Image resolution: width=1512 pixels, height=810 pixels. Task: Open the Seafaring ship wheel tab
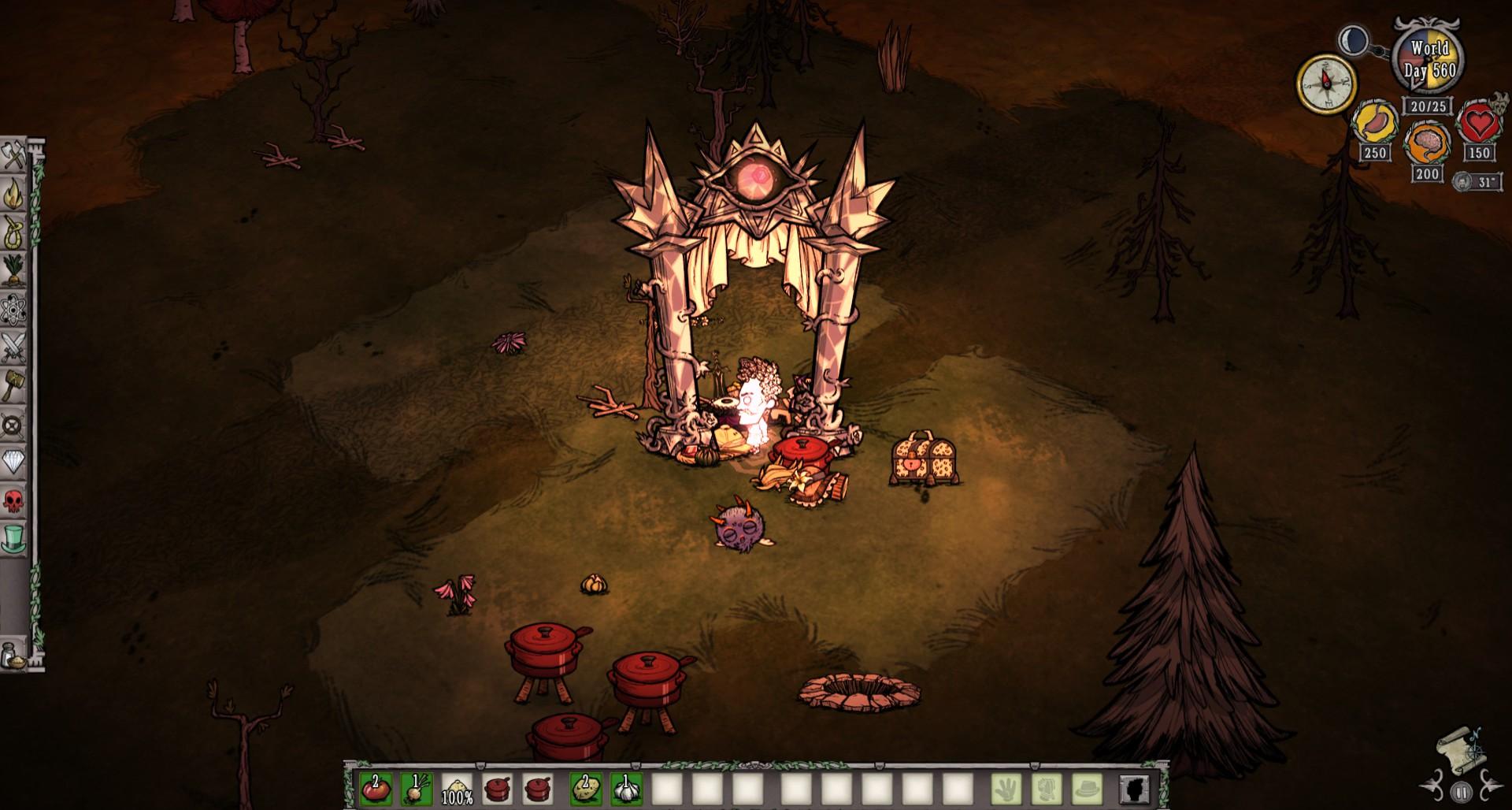[x=13, y=425]
